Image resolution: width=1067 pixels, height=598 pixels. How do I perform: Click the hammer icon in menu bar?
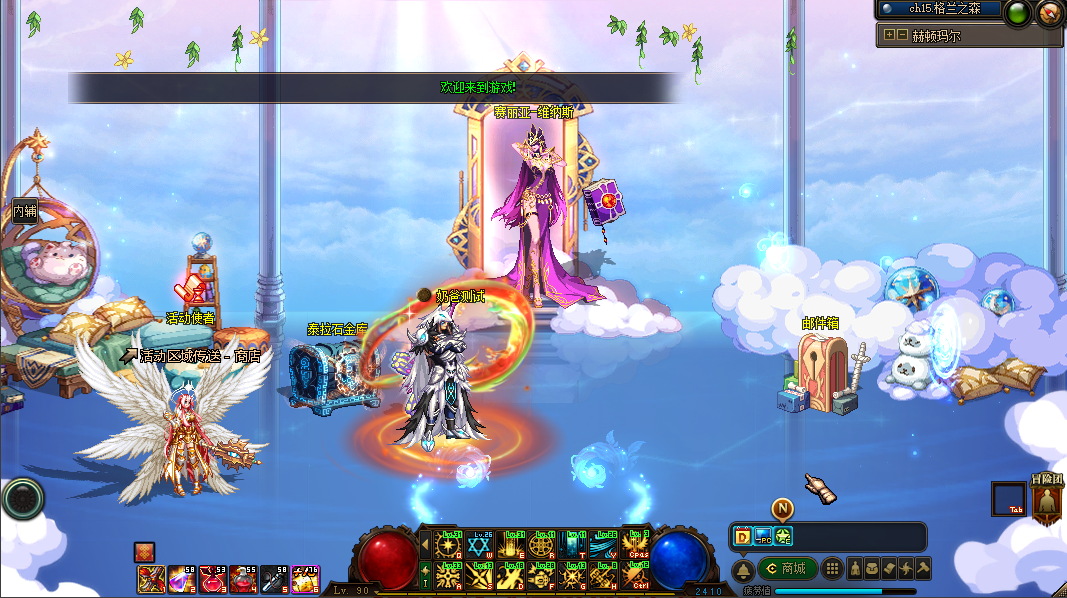coord(923,569)
